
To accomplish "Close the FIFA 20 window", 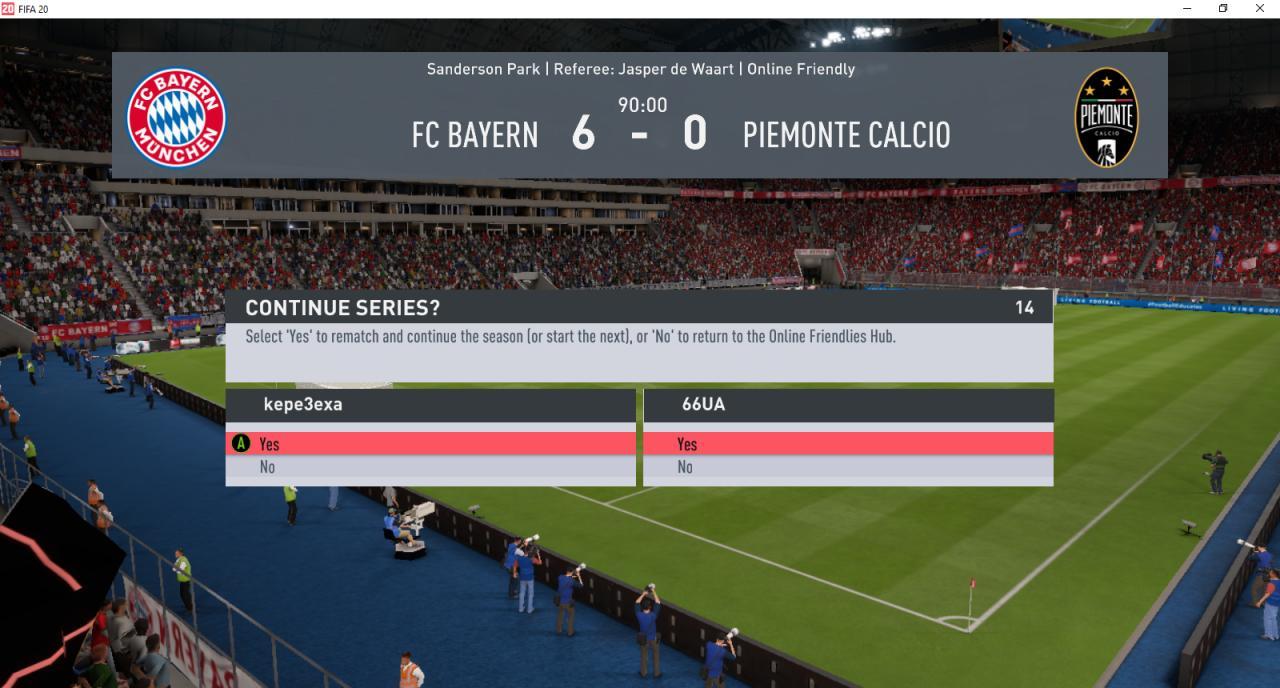I will [1259, 9].
